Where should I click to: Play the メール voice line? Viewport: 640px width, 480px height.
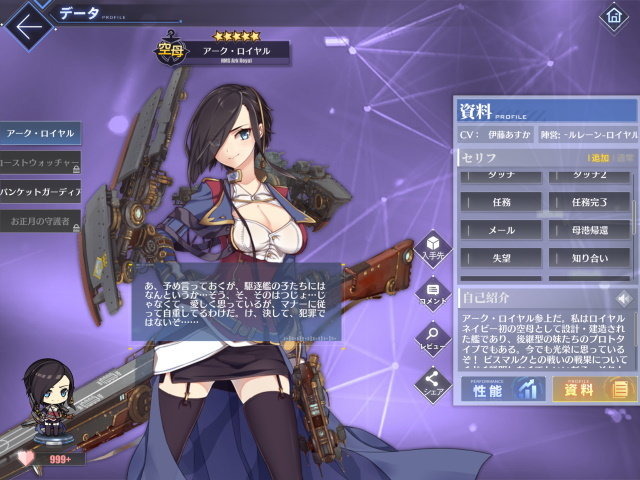click(499, 229)
